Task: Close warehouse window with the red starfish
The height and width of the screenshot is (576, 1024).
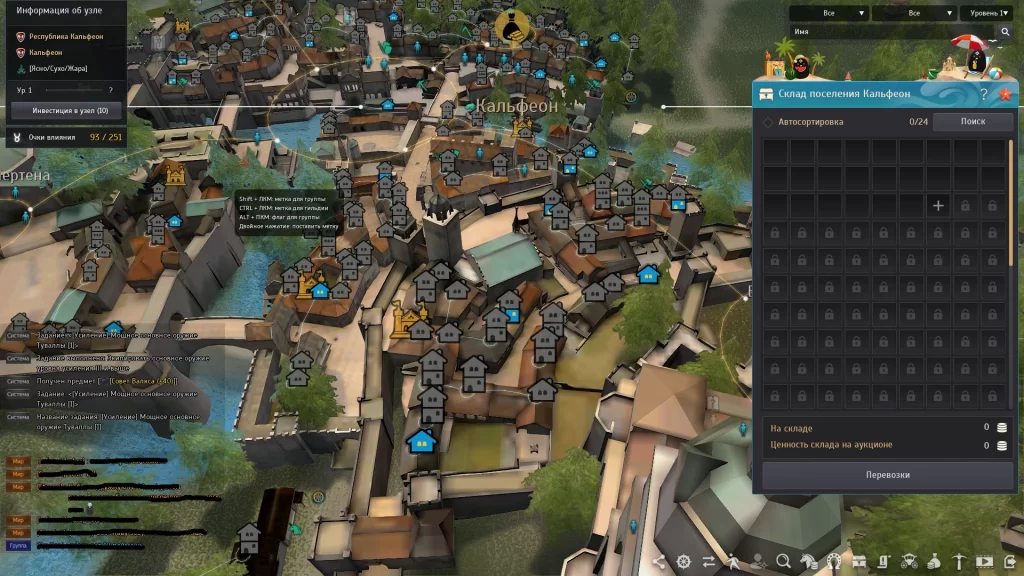Action: (x=1005, y=94)
